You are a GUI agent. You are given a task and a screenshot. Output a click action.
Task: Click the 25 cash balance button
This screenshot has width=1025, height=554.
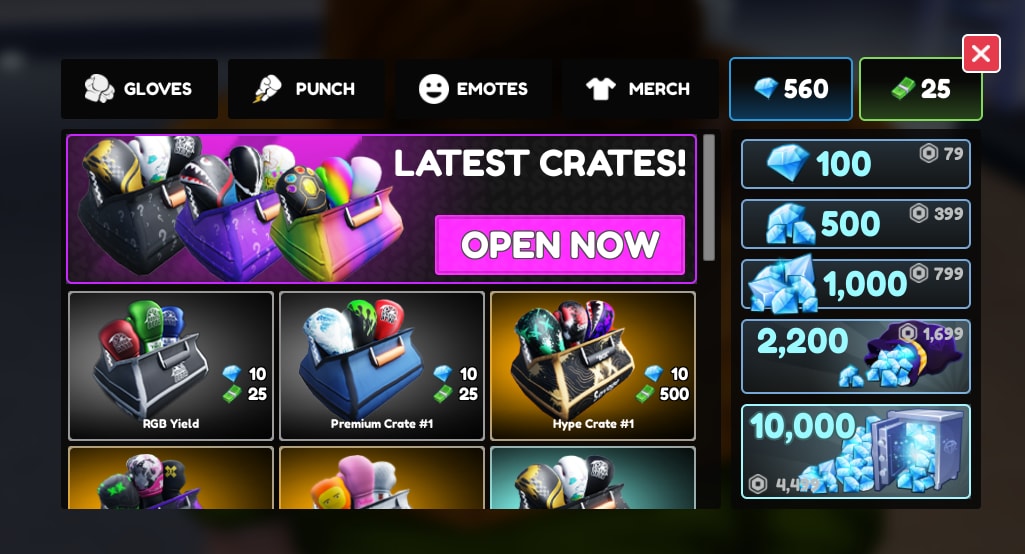(x=921, y=89)
